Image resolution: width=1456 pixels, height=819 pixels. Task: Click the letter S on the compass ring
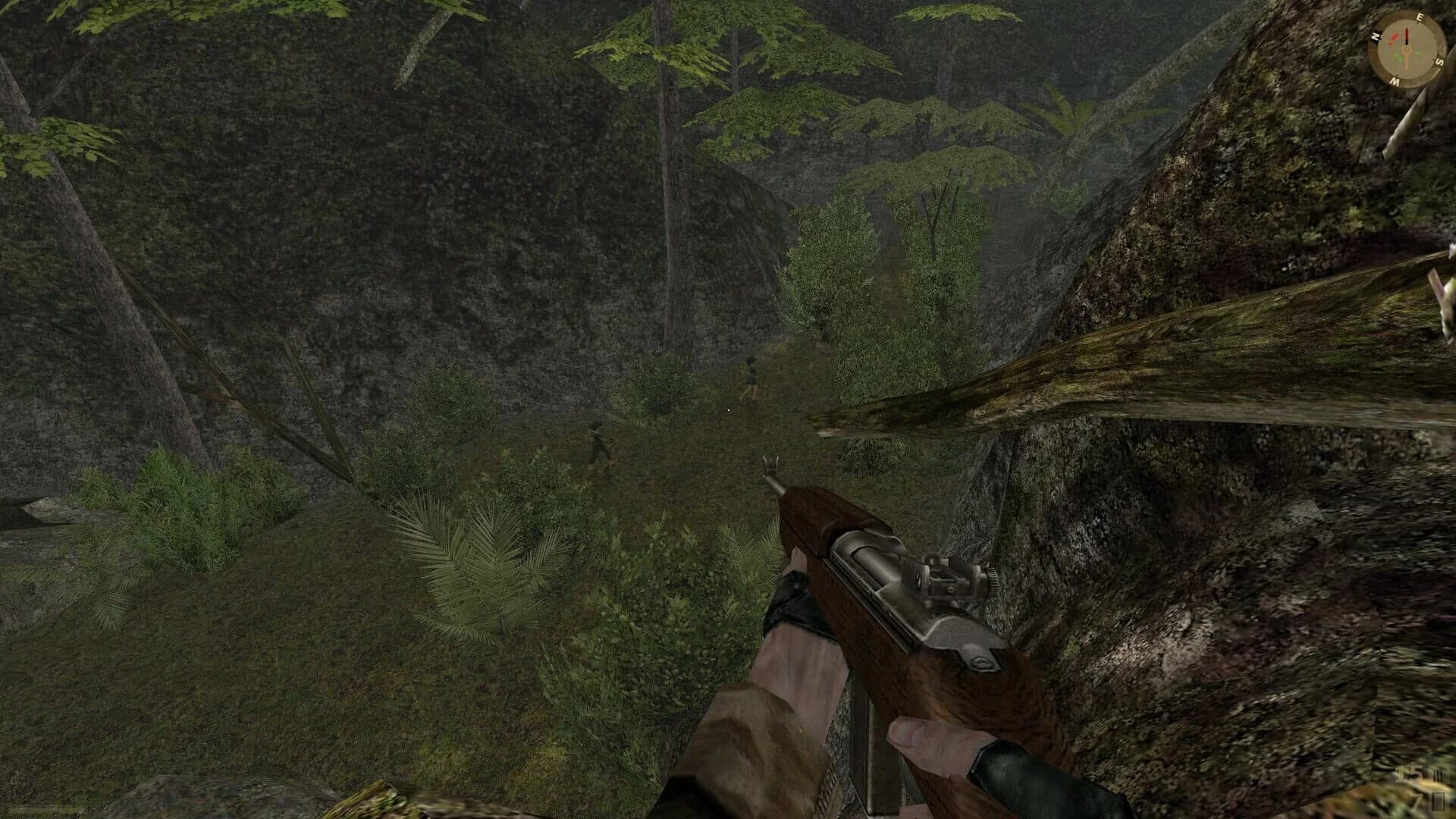tap(1439, 61)
